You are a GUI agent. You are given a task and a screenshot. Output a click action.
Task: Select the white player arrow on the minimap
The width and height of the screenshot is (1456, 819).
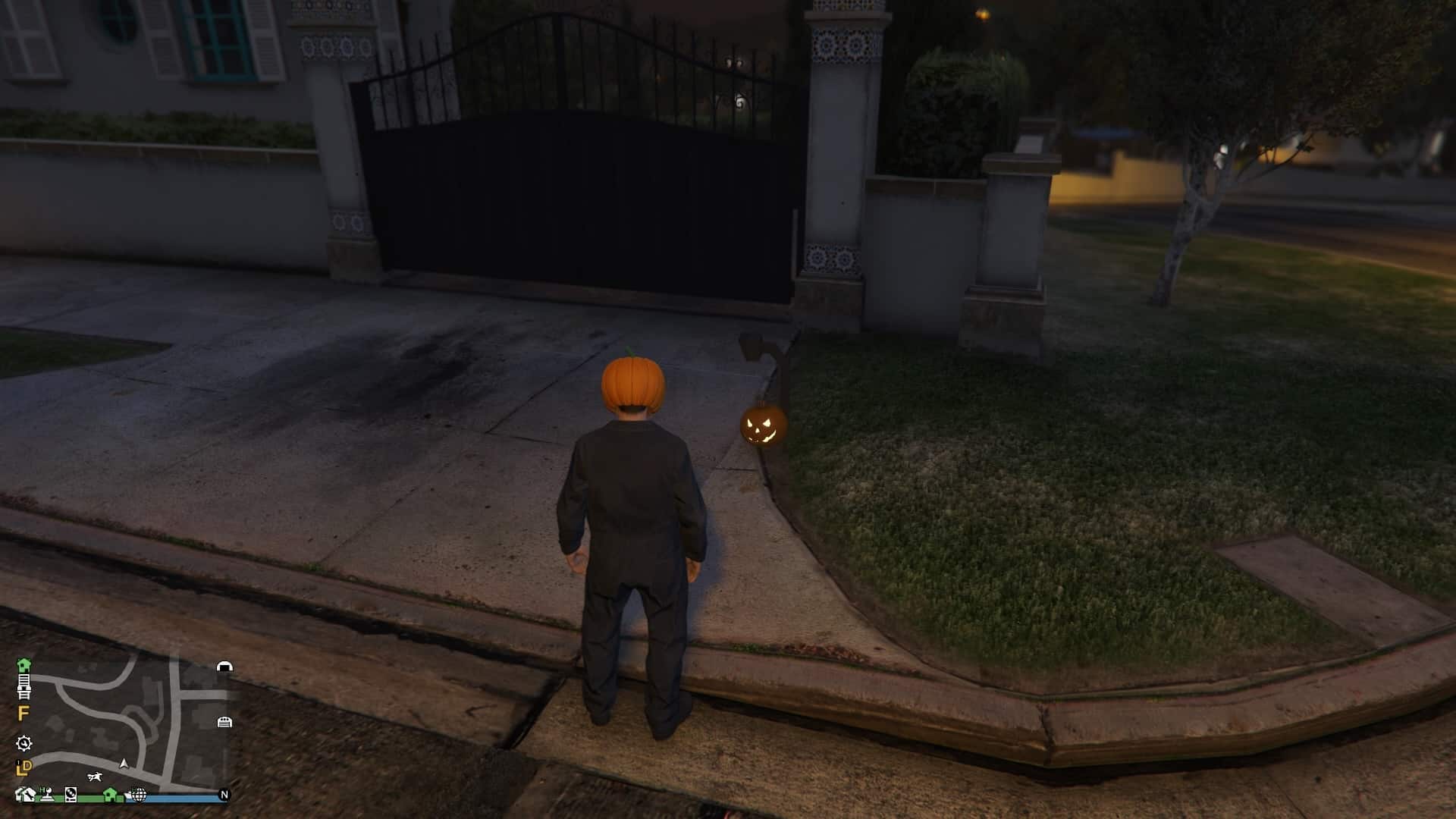pyautogui.click(x=124, y=764)
